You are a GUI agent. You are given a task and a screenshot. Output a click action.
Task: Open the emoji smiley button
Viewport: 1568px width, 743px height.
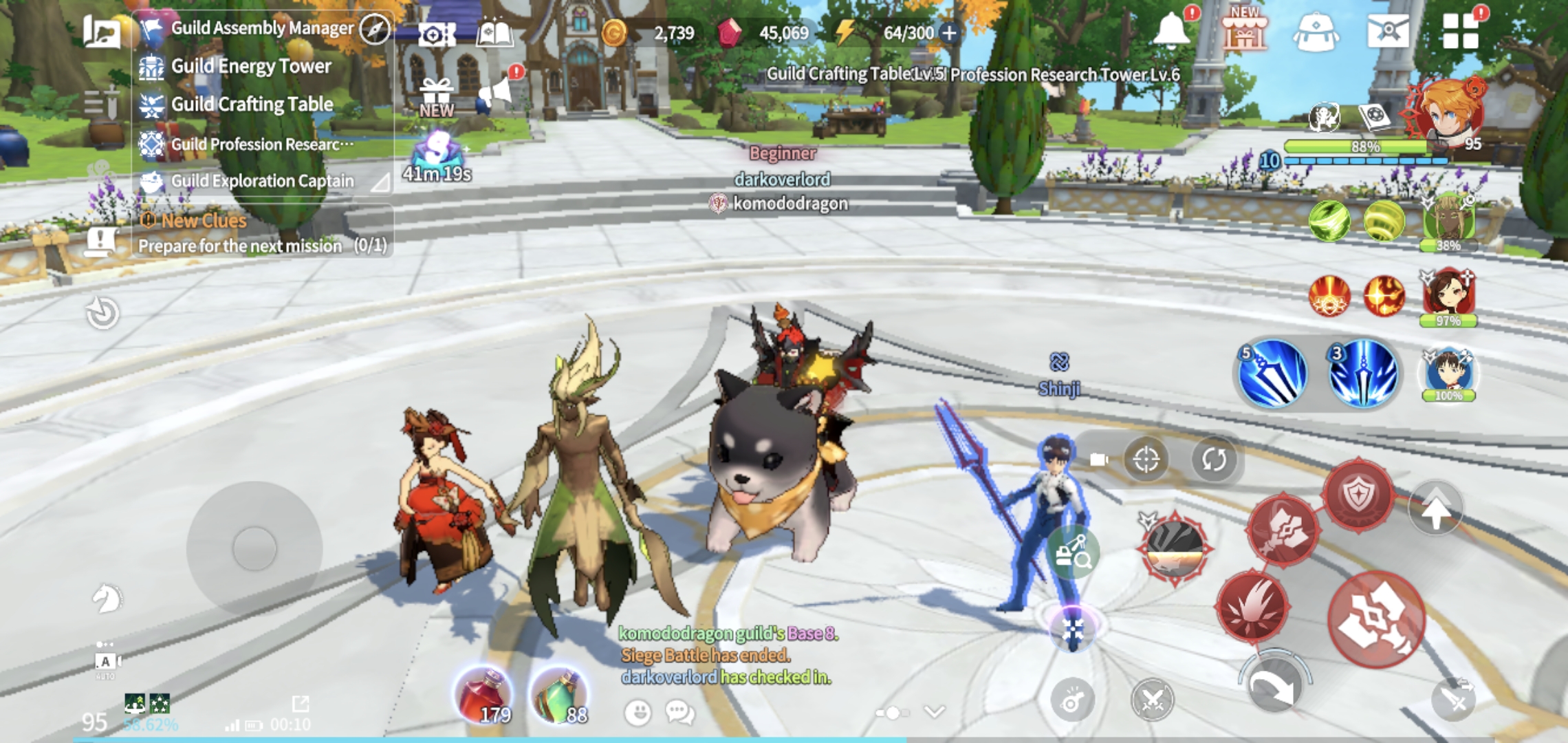click(x=638, y=713)
